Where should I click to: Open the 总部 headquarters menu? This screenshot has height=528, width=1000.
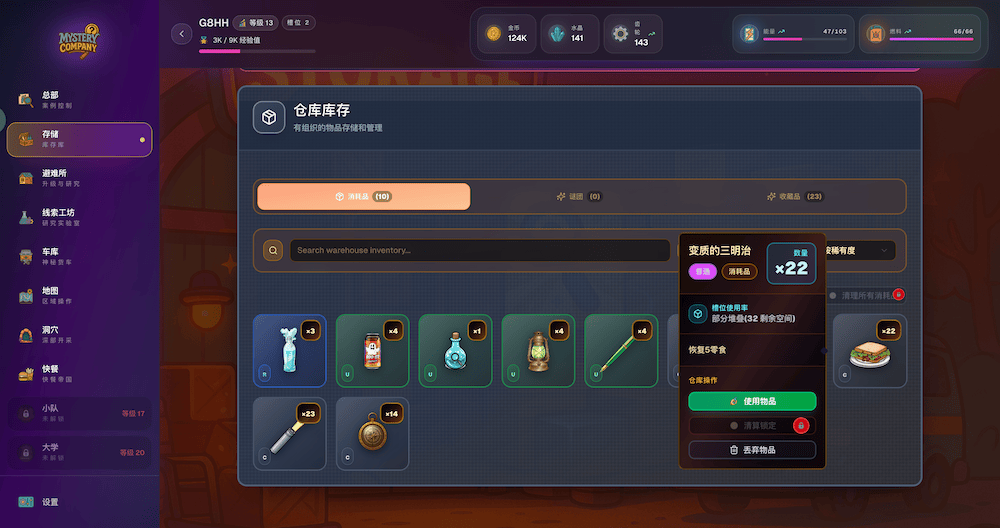coord(79,100)
